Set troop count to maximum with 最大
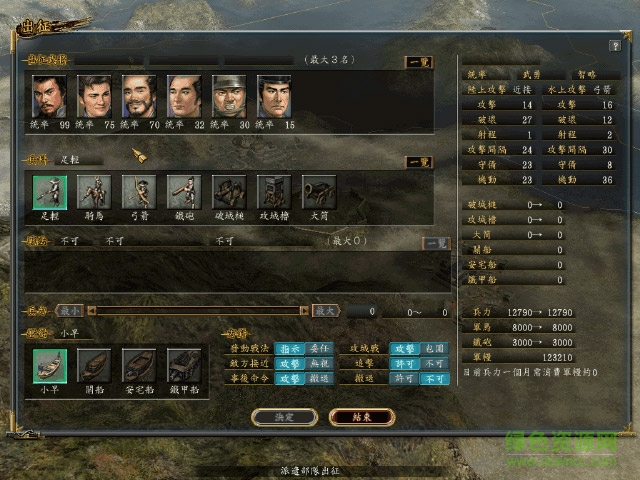 tap(326, 311)
